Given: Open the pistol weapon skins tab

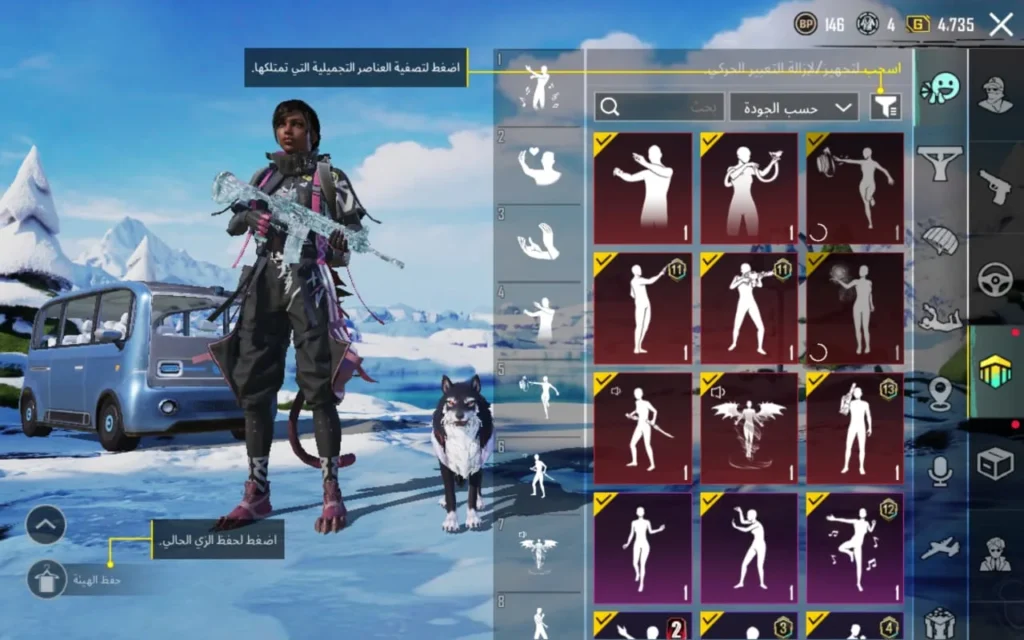Looking at the screenshot, I should pos(995,186).
